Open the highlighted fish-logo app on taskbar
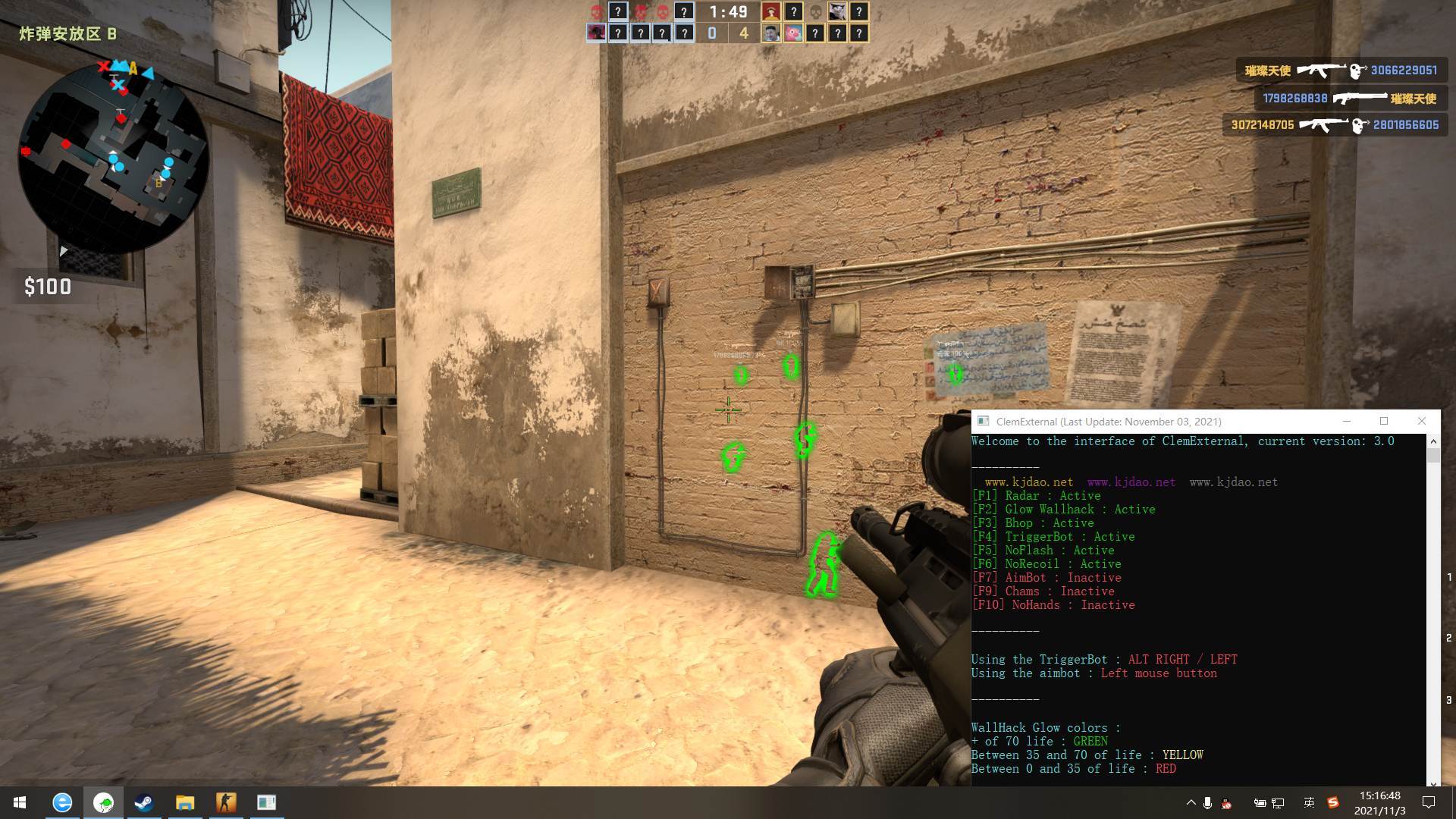The width and height of the screenshot is (1456, 819). [104, 802]
